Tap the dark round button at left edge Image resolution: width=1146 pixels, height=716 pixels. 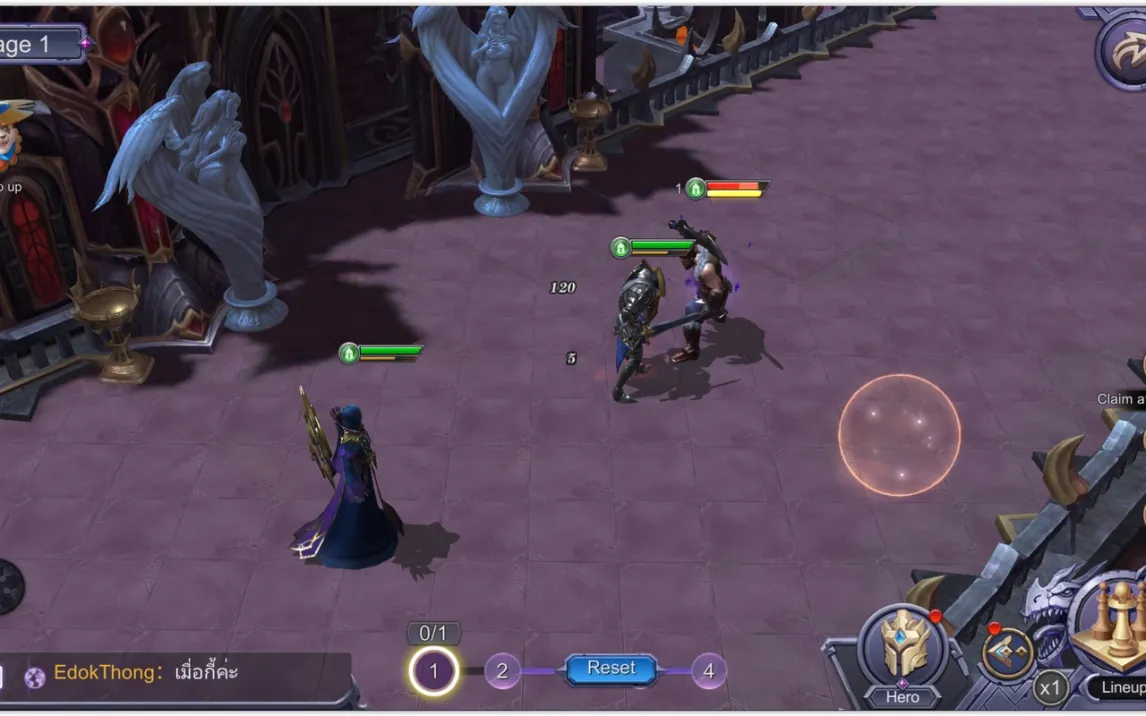[8, 586]
